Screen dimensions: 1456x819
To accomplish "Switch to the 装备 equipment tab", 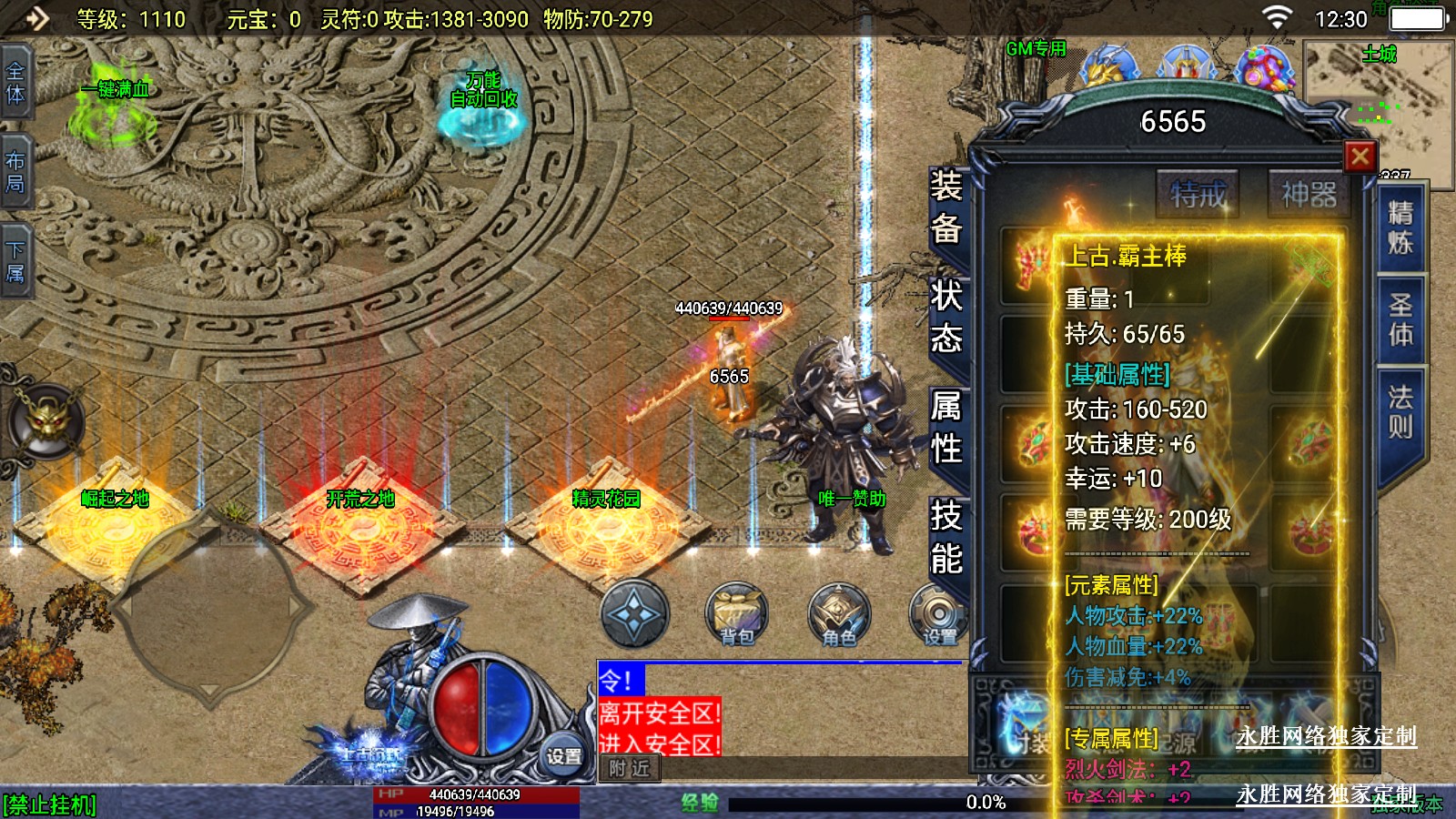I will [x=946, y=207].
